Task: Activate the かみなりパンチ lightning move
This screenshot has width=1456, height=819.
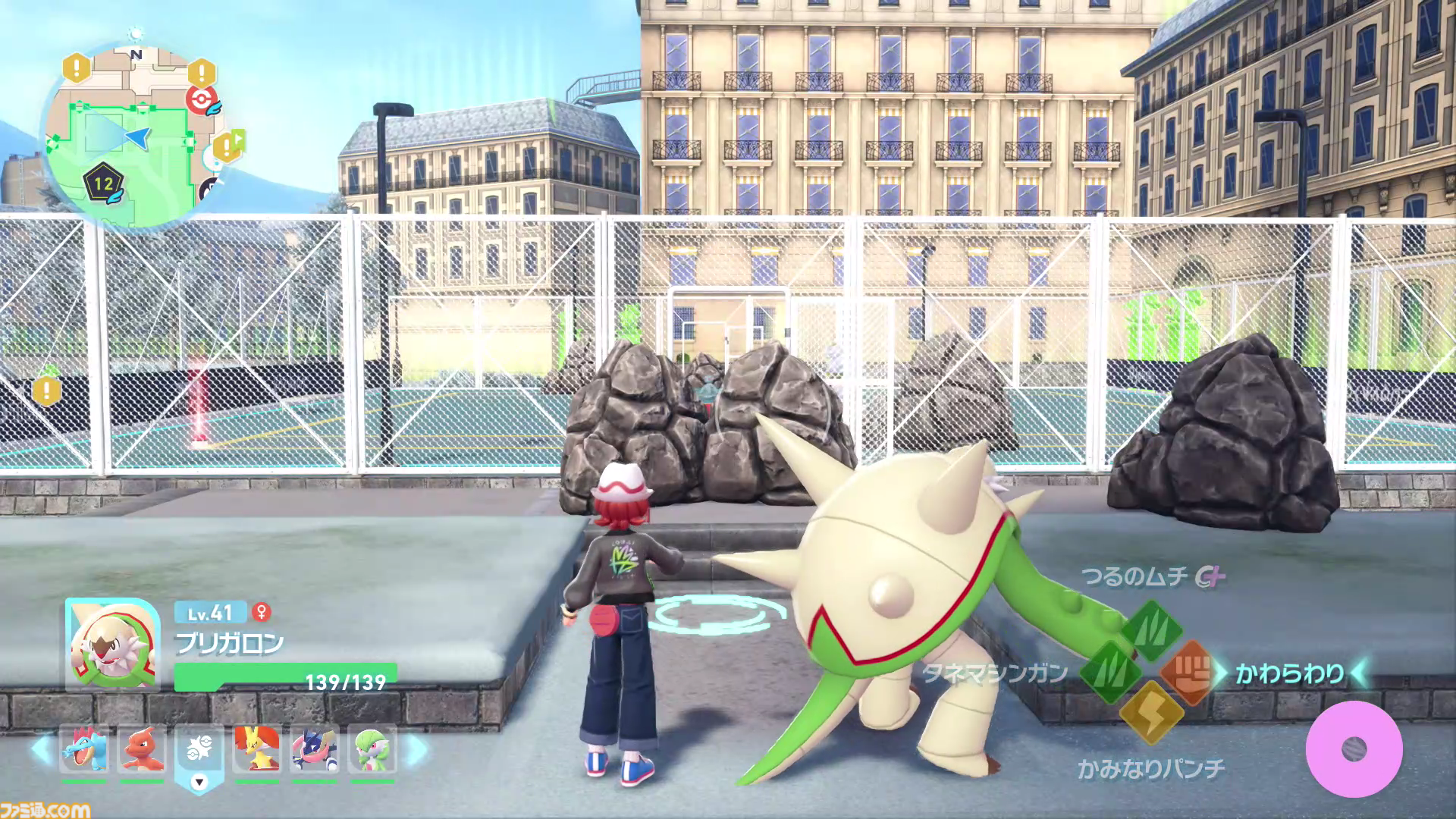Action: [1150, 712]
